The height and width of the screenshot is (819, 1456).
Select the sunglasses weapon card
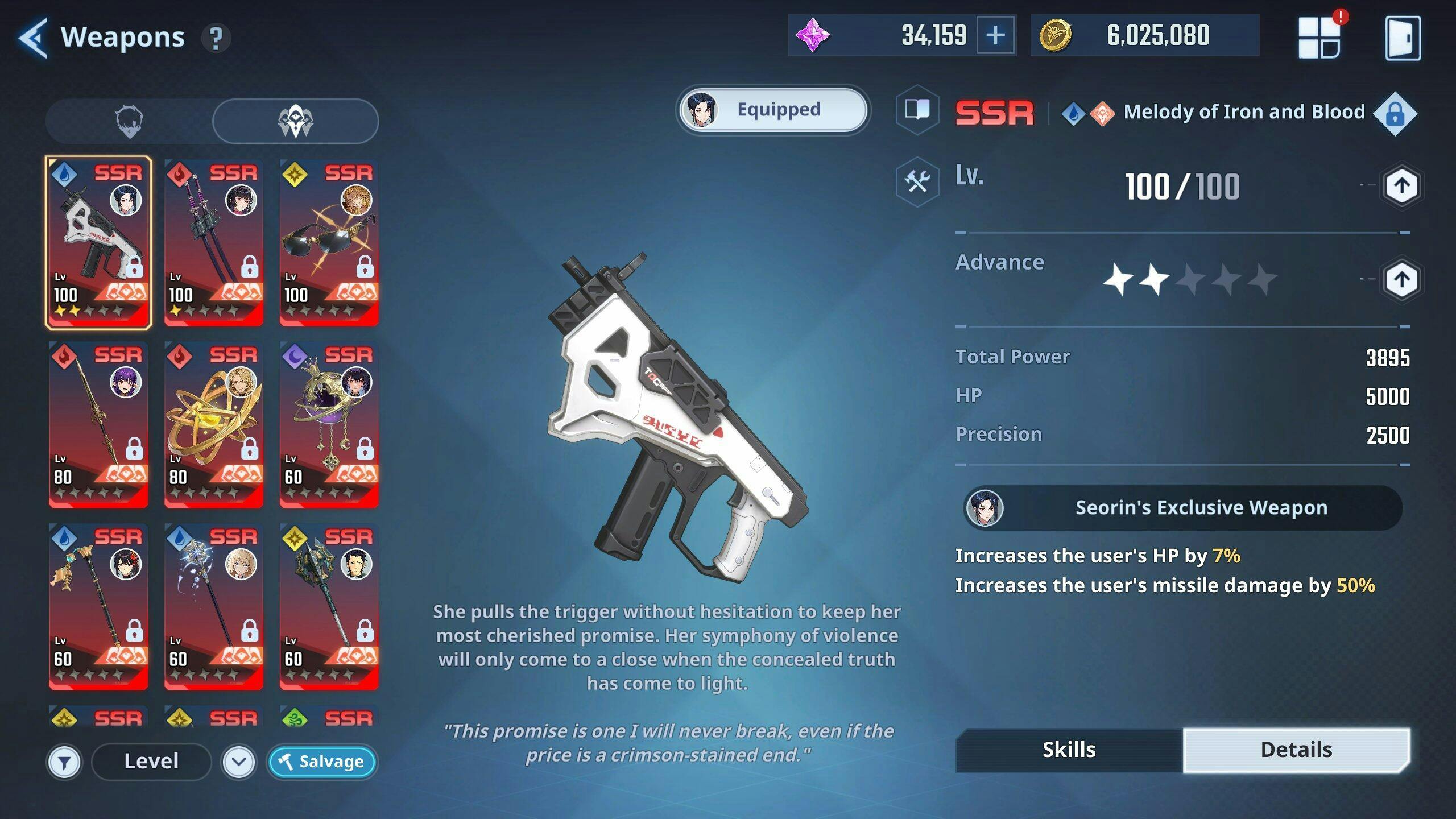click(329, 243)
